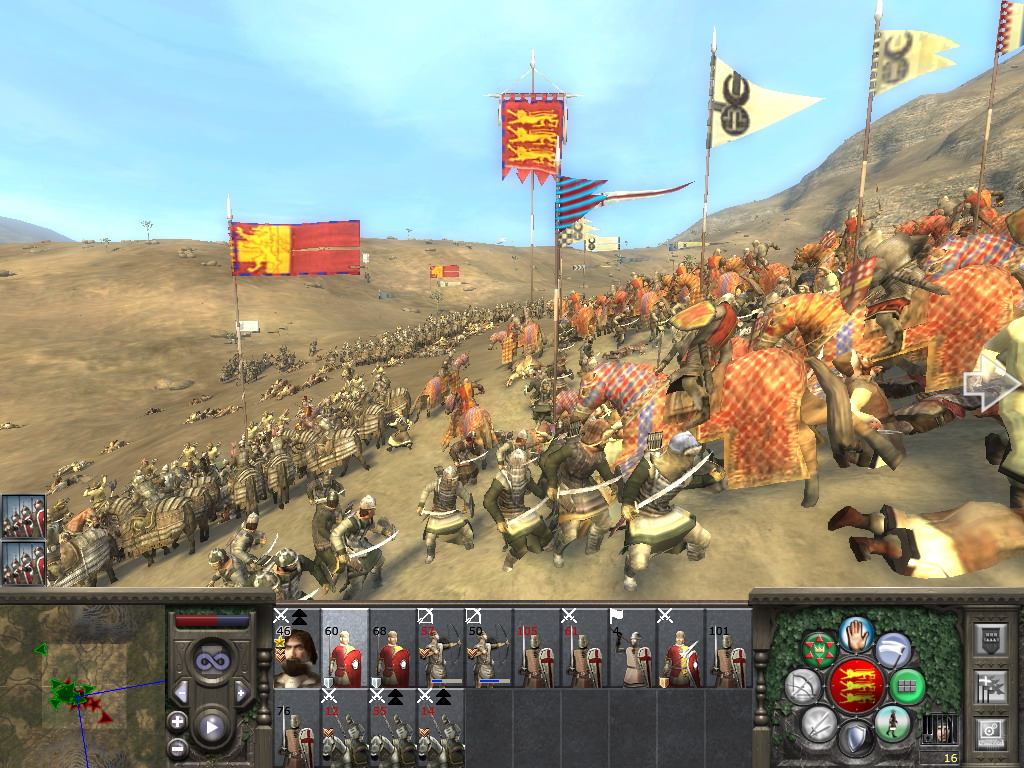Click the battle minimap
Screen dimensions: 1024x768
(82, 684)
